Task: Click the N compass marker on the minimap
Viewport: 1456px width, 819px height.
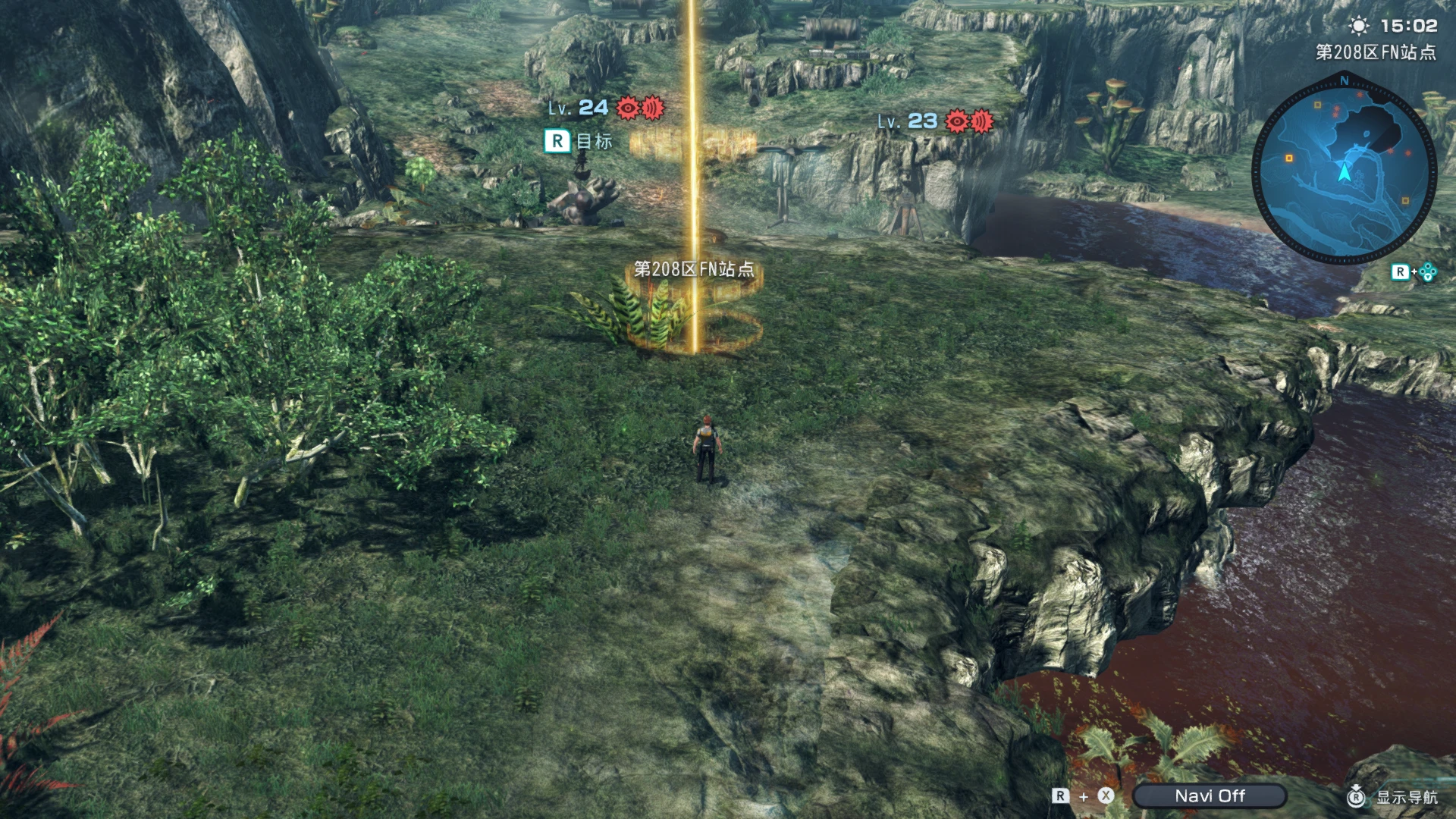Action: point(1345,80)
